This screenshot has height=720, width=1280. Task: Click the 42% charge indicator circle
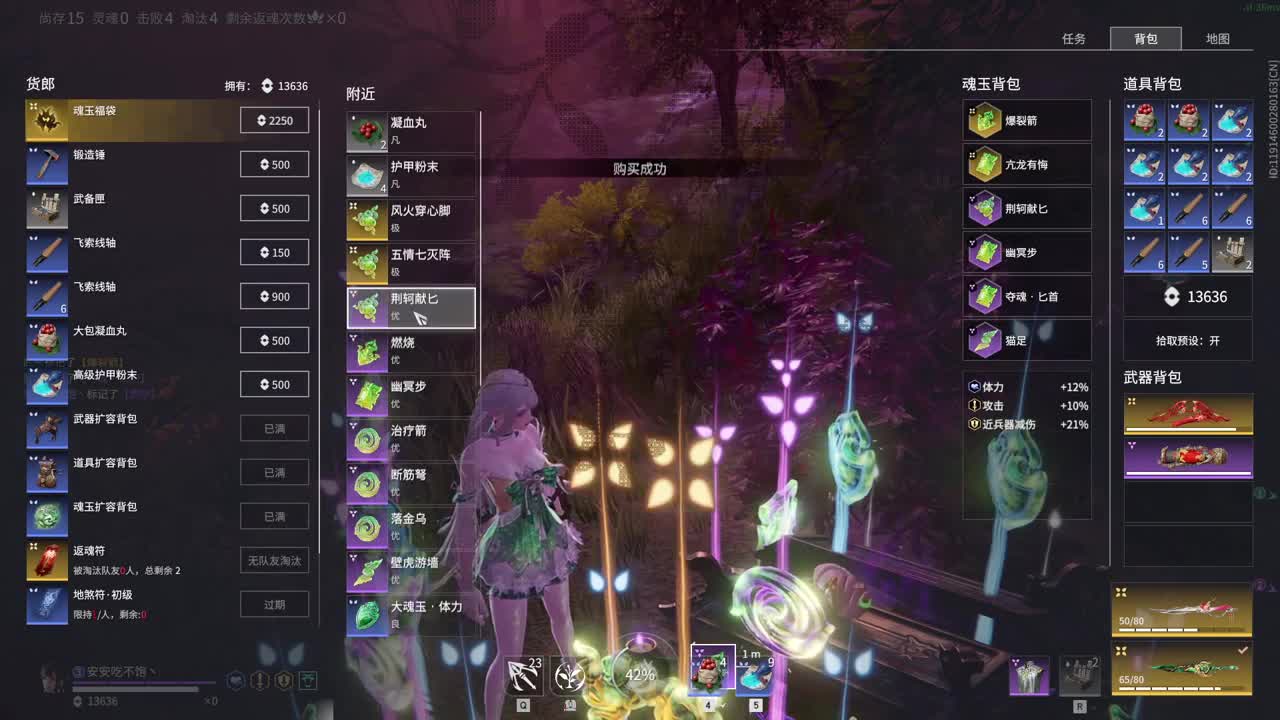click(637, 675)
